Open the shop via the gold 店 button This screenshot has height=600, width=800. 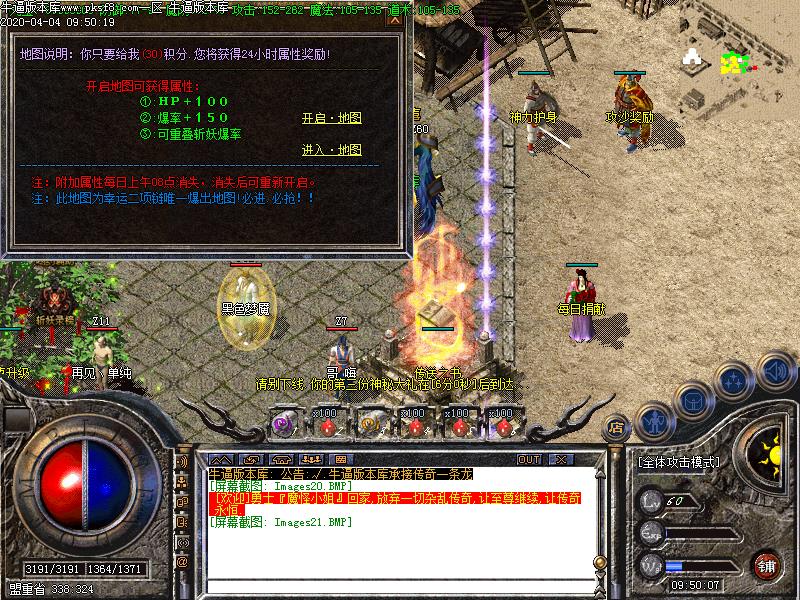(618, 427)
